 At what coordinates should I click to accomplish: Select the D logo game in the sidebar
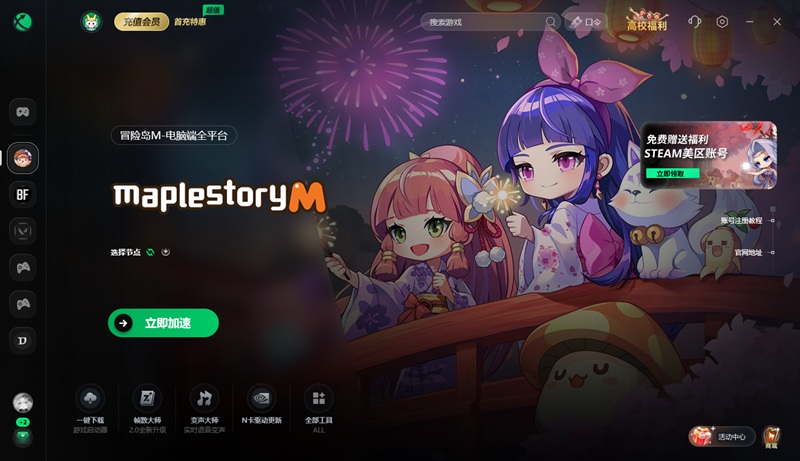pos(23,340)
